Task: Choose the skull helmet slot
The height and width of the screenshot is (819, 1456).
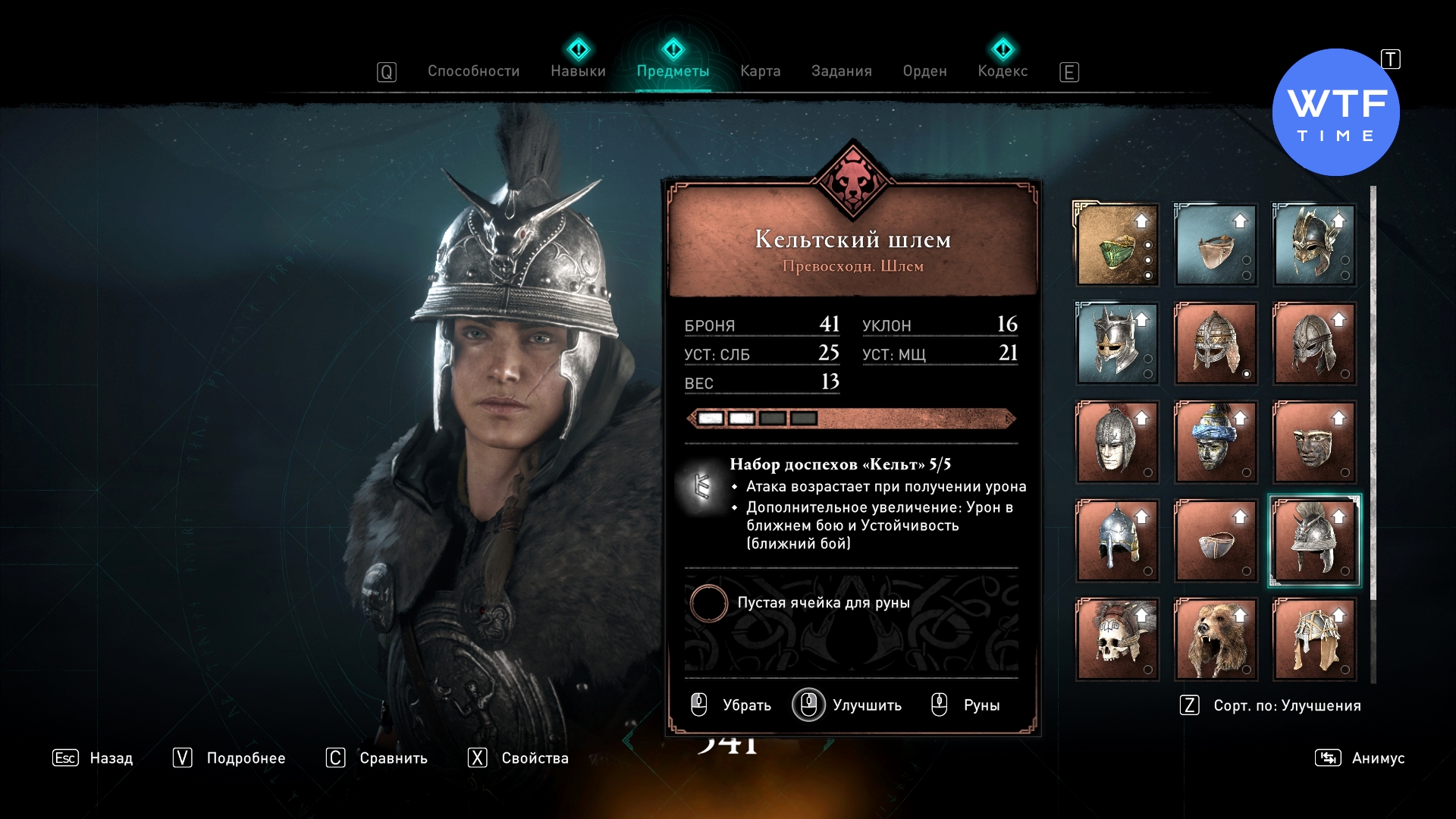Action: (1117, 639)
